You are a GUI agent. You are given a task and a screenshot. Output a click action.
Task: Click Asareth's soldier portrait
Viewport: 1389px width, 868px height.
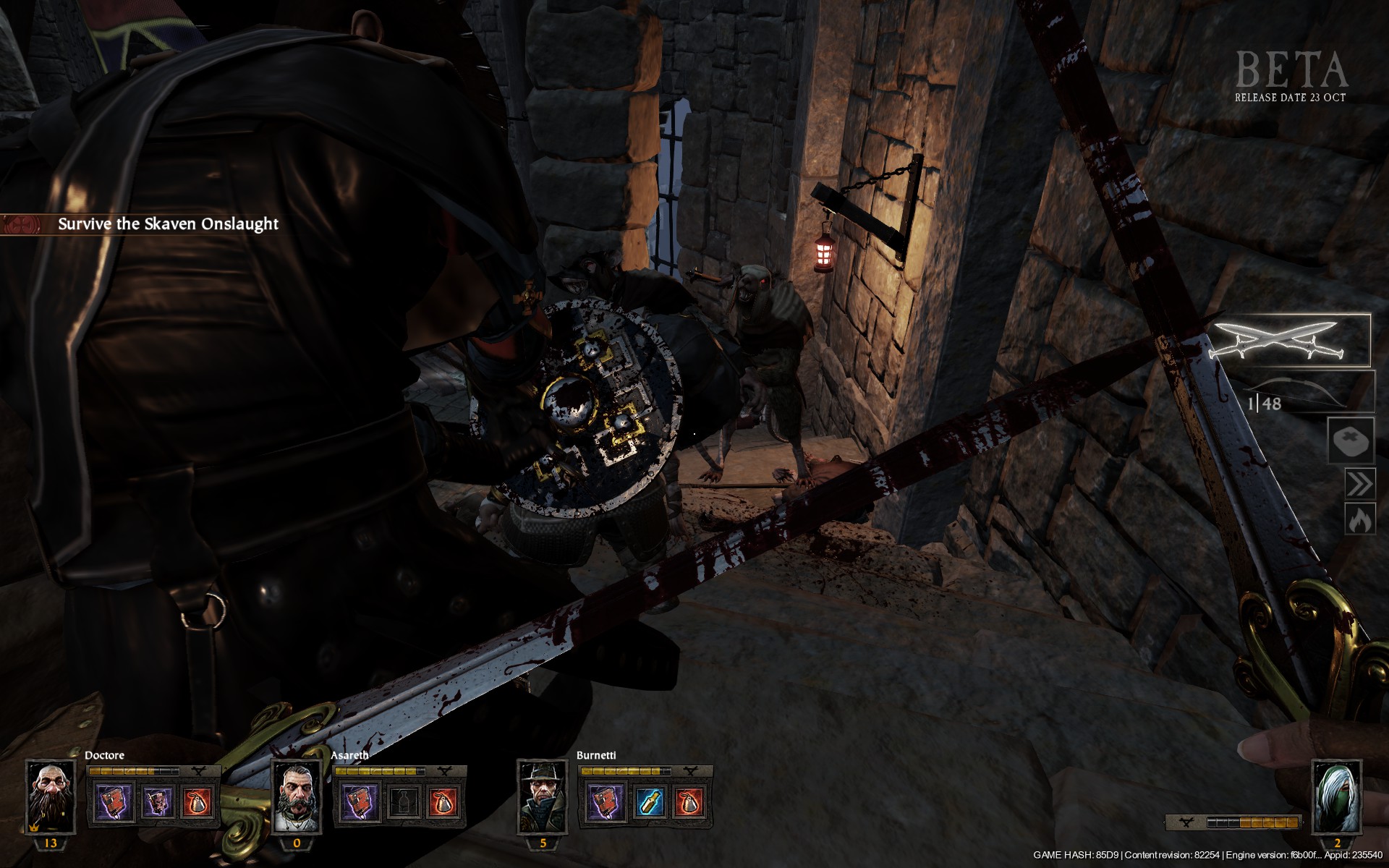point(297,796)
